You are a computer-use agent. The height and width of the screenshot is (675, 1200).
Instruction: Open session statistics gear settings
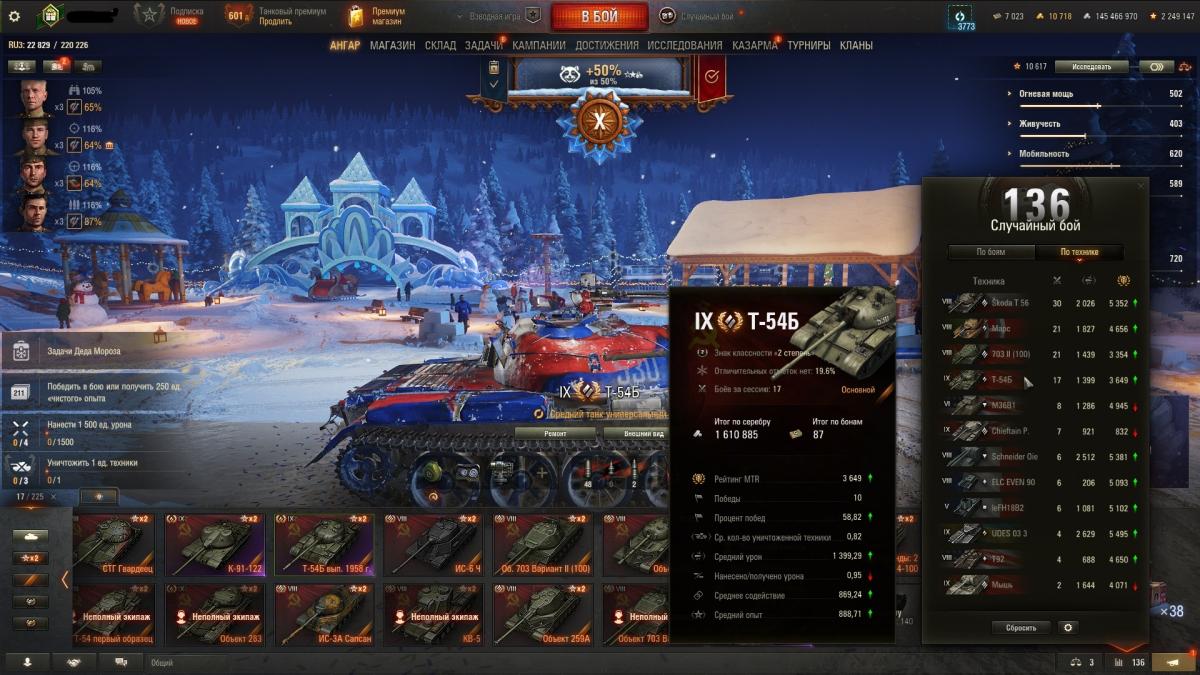[1068, 628]
